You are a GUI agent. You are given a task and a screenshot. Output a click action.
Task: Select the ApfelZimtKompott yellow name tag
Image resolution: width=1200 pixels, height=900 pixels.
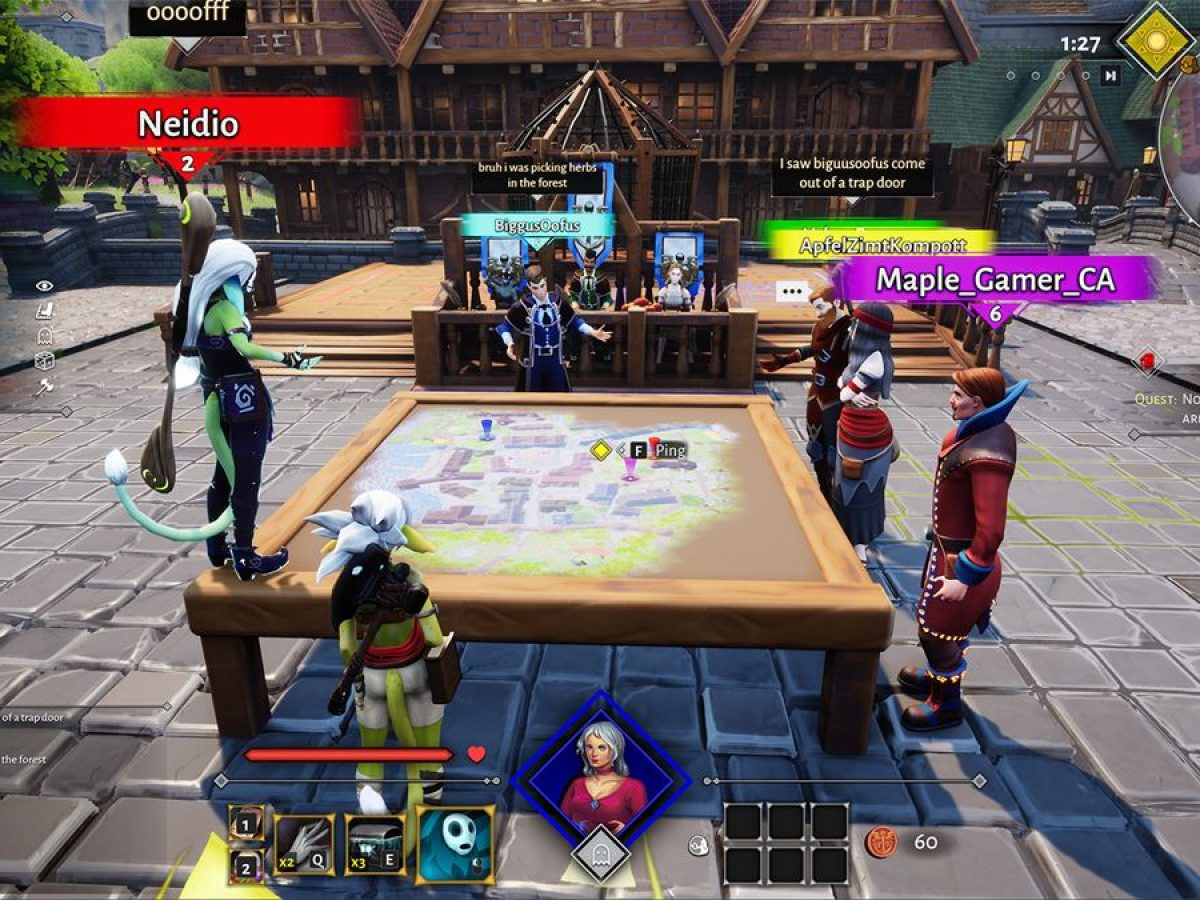pos(880,244)
